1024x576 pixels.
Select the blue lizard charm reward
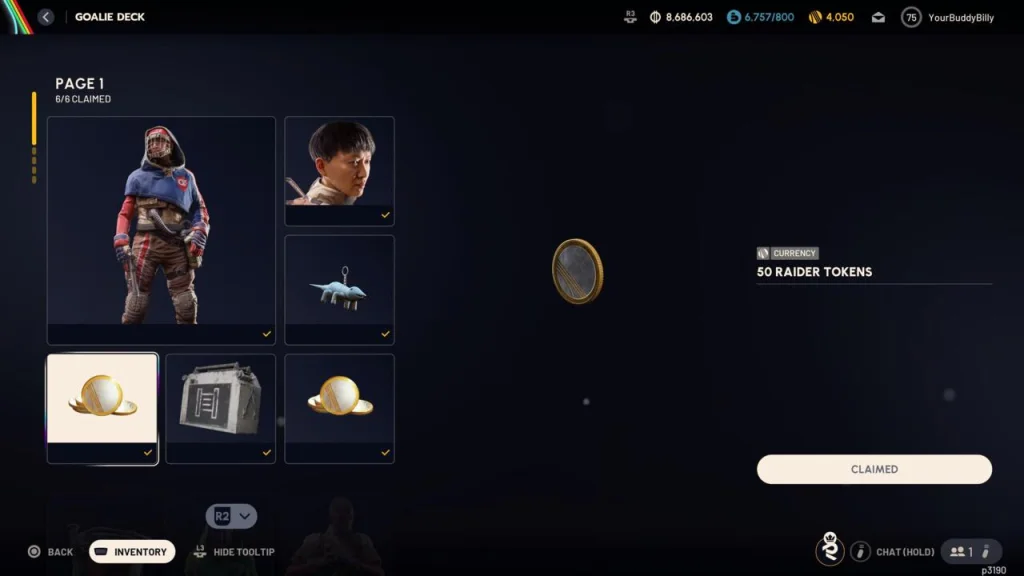pyautogui.click(x=339, y=289)
